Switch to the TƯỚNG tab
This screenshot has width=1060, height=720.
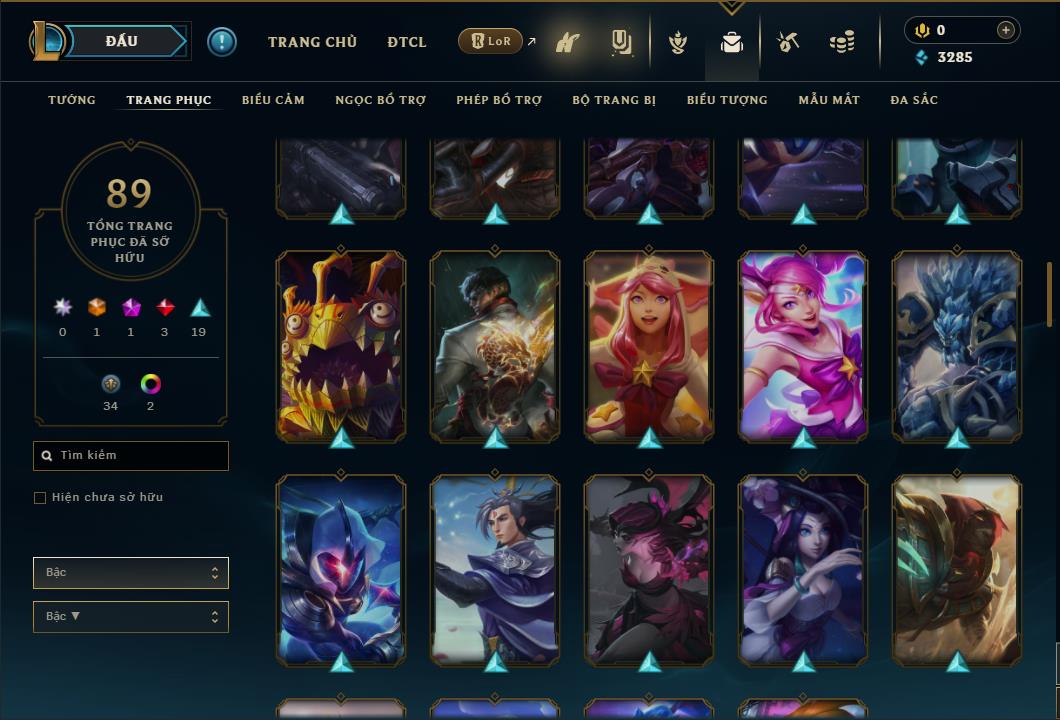coord(72,100)
